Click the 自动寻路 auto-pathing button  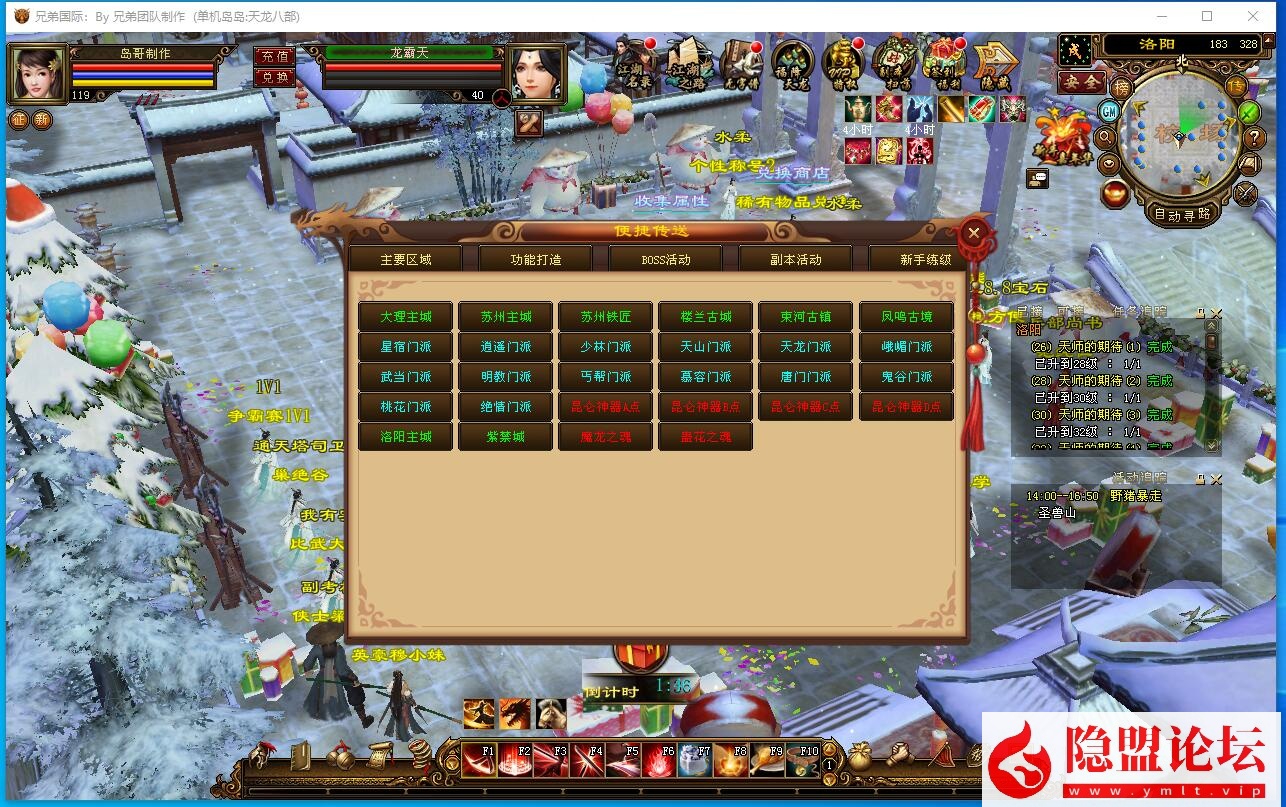(x=1182, y=213)
